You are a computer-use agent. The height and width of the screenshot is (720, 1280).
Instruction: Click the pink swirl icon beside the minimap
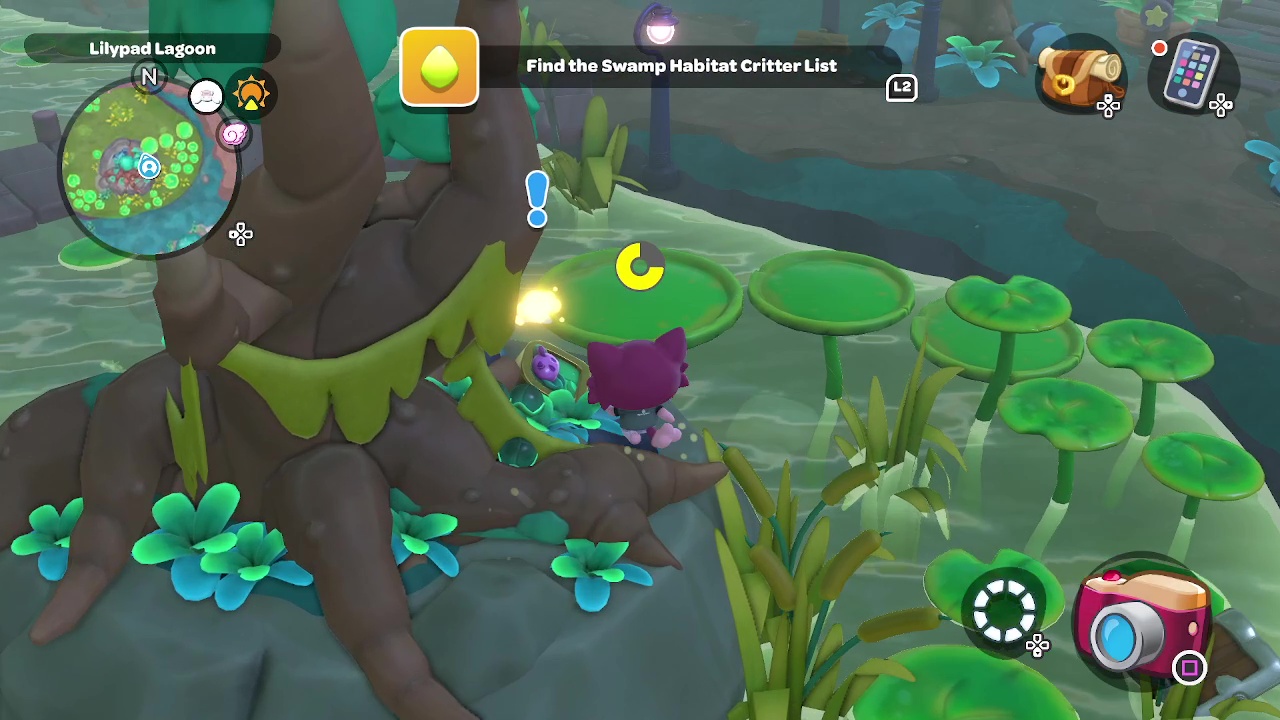coord(234,135)
